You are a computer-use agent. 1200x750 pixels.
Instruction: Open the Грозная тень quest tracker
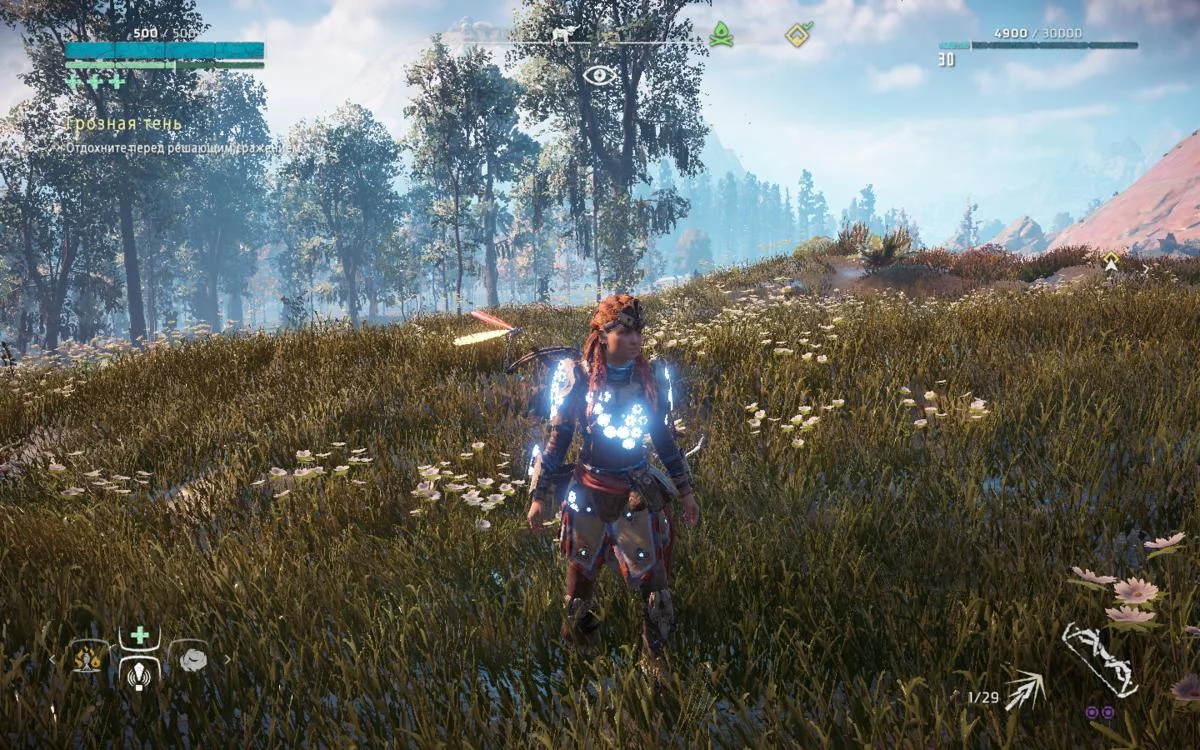click(x=124, y=124)
